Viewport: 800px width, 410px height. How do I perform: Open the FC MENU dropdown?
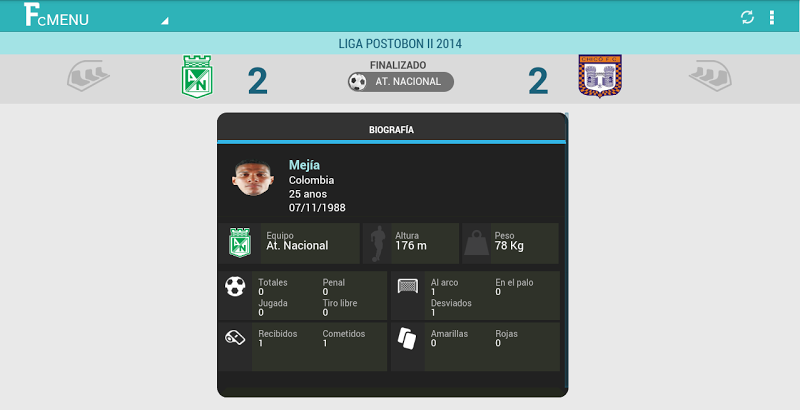(x=95, y=17)
